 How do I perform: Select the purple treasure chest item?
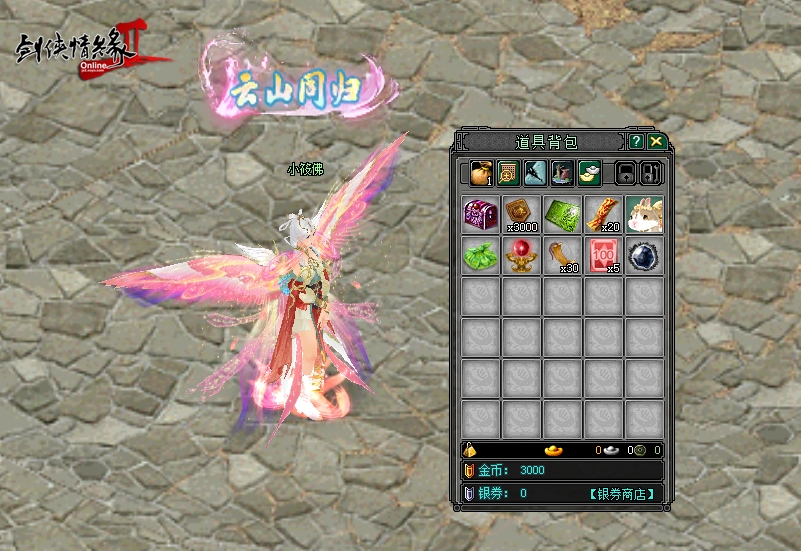481,215
